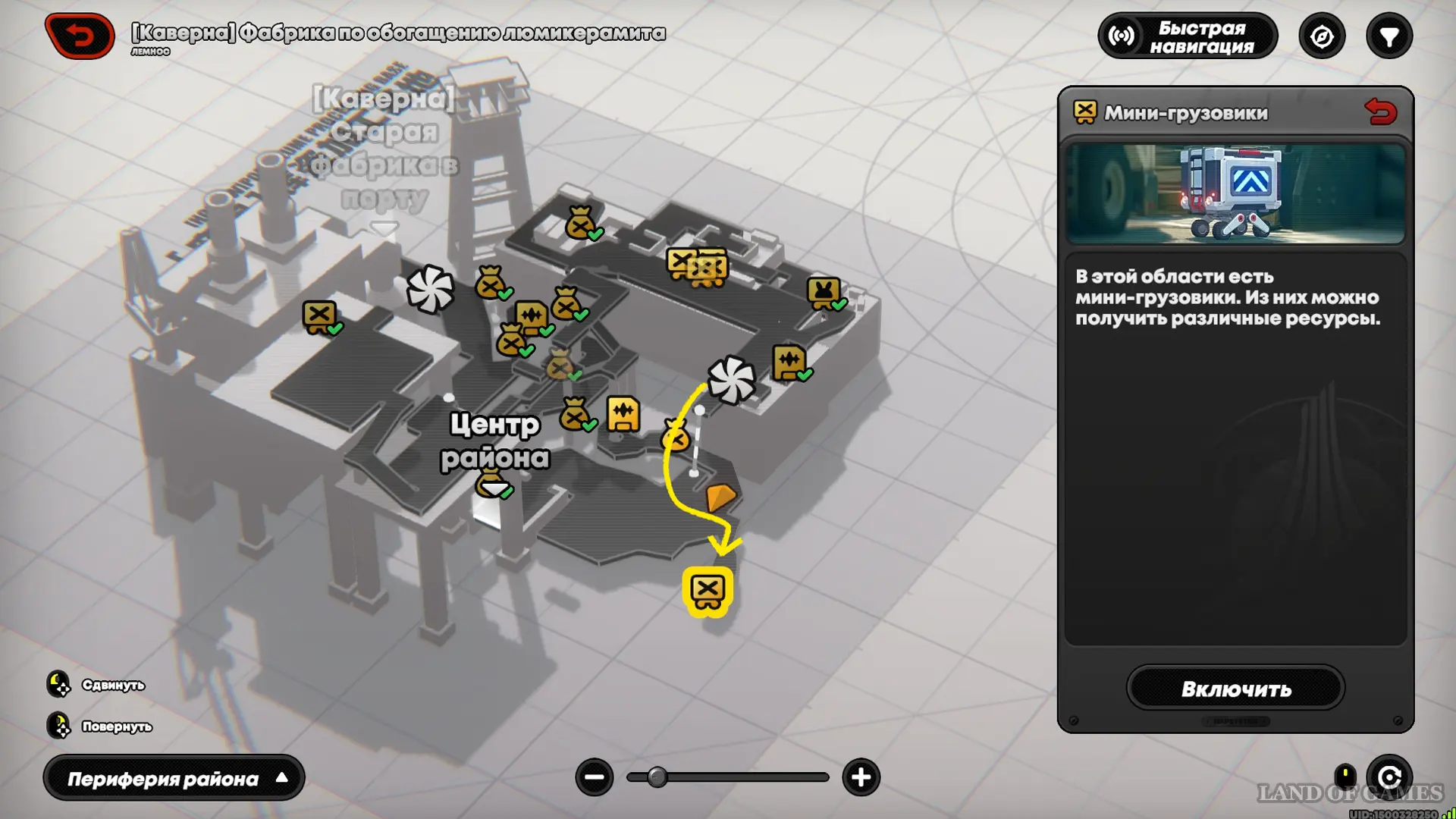Click the Включить button
Viewport: 1456px width, 819px height.
(1235, 689)
